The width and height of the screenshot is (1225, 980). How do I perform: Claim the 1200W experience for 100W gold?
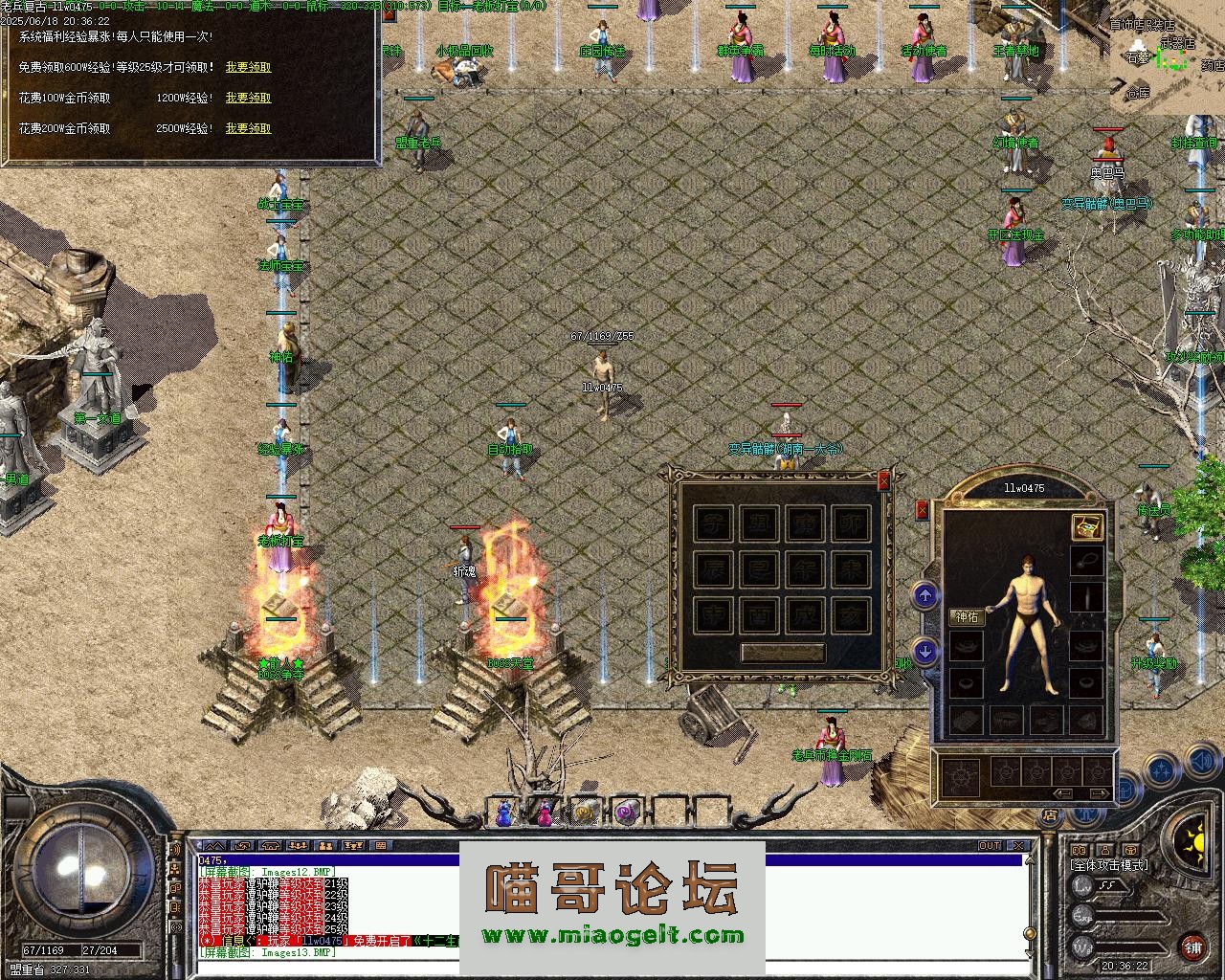(x=248, y=98)
